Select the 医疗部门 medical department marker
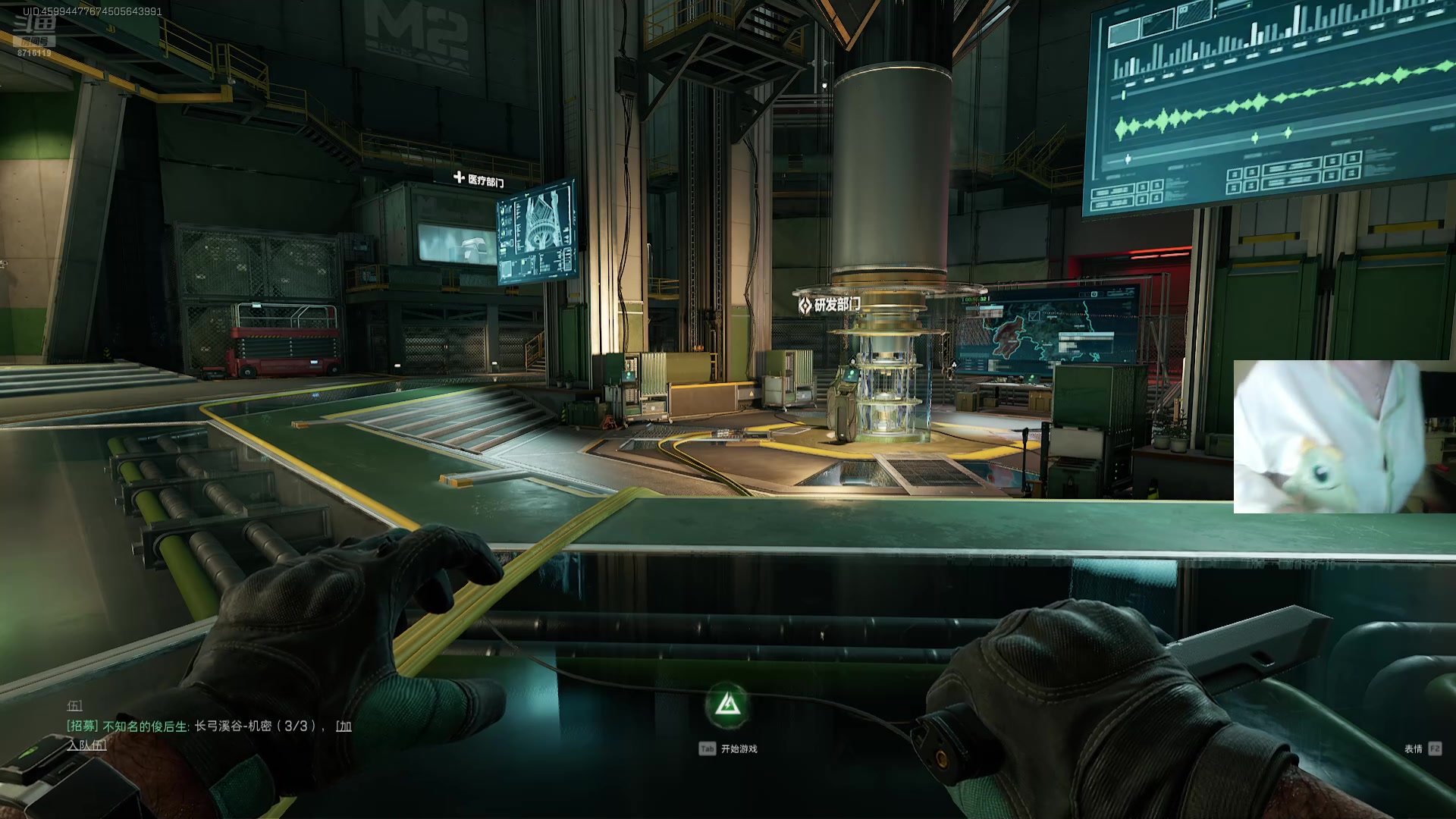Viewport: 1456px width, 819px height. click(479, 180)
